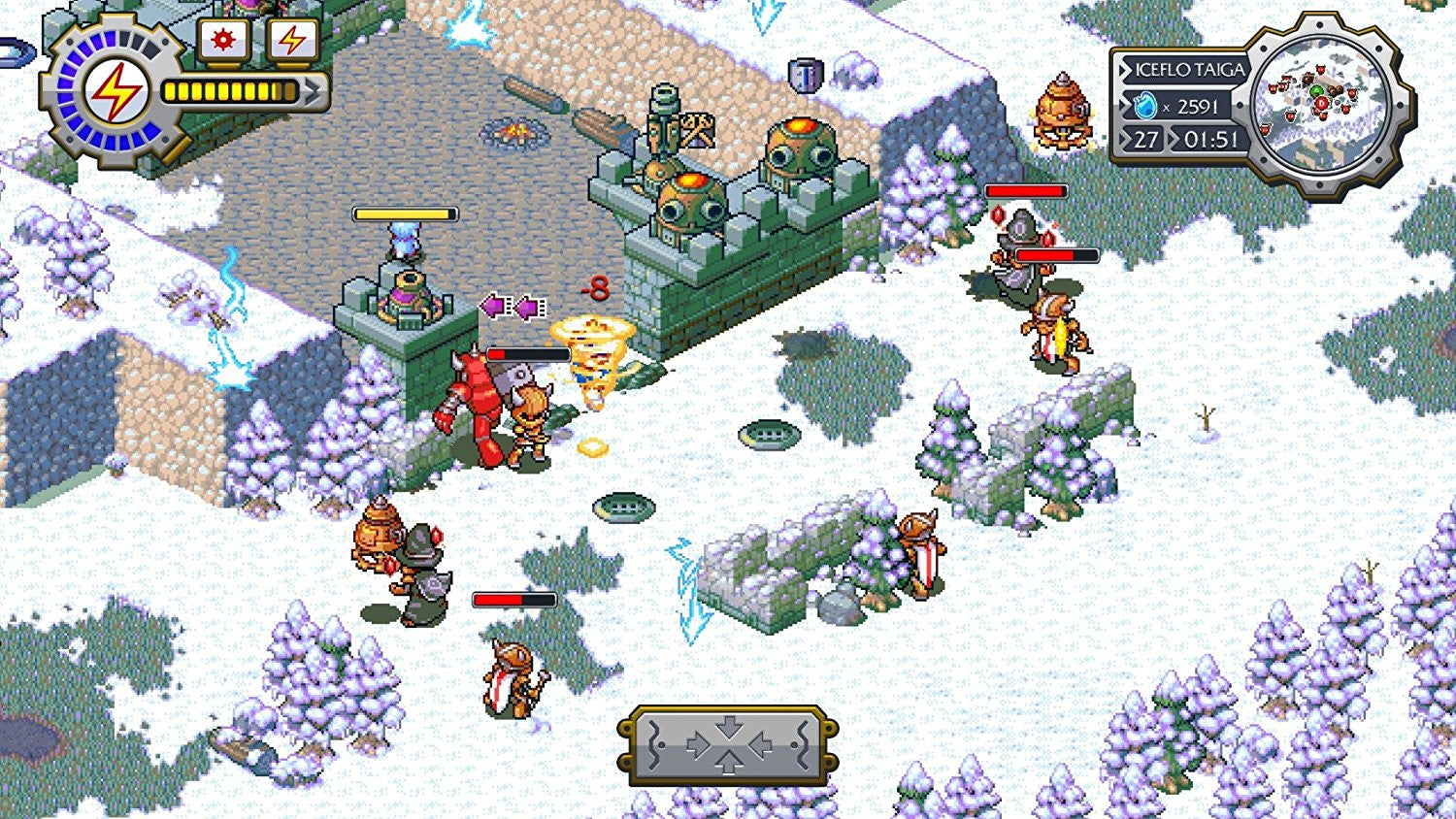Click the red D enemy marker on the minimap

1321,102
